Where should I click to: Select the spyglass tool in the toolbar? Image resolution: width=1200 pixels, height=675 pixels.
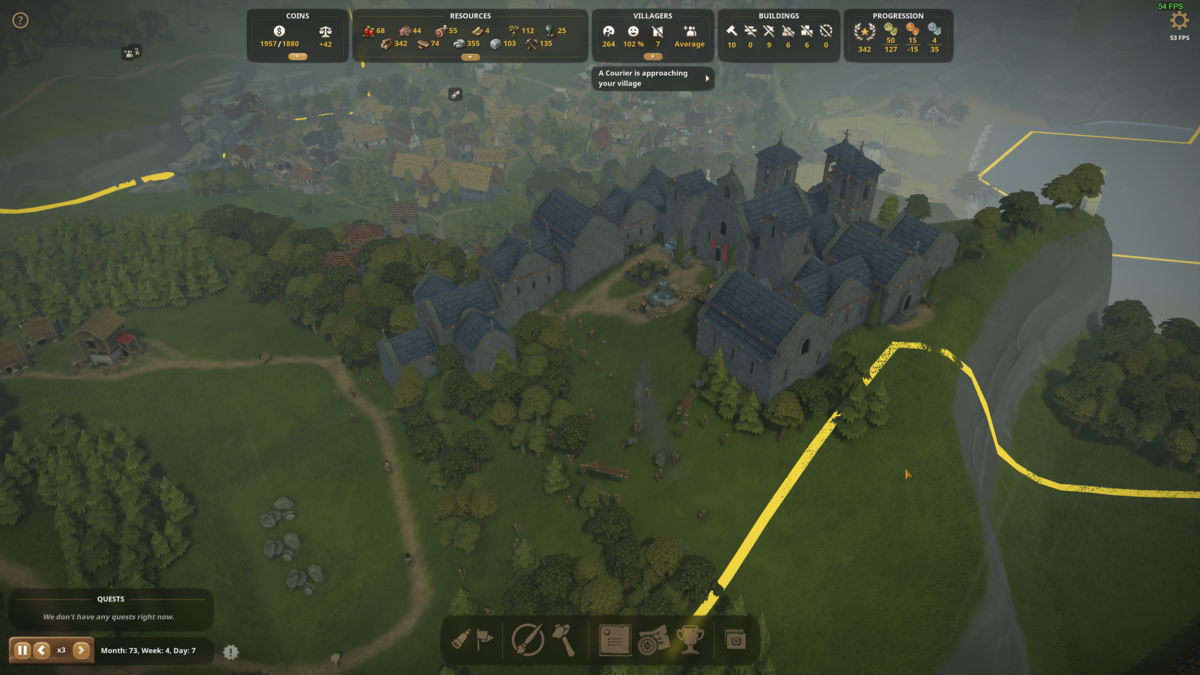[x=461, y=640]
